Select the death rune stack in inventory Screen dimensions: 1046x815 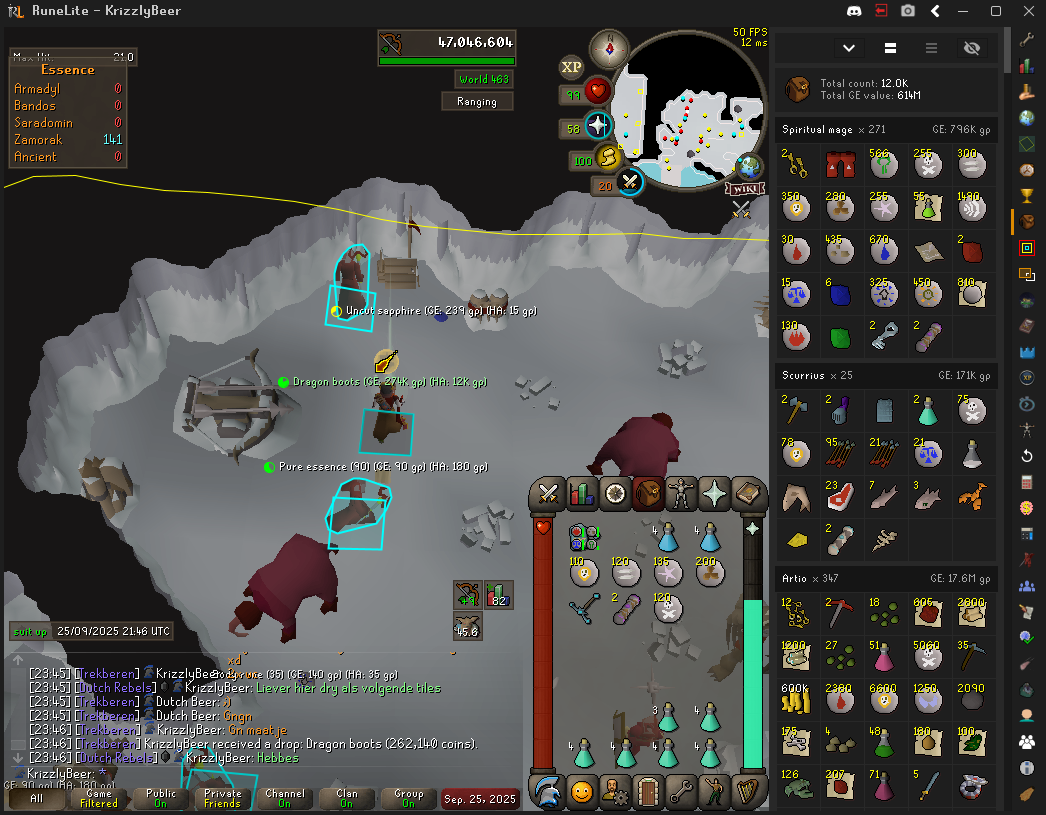[667, 607]
